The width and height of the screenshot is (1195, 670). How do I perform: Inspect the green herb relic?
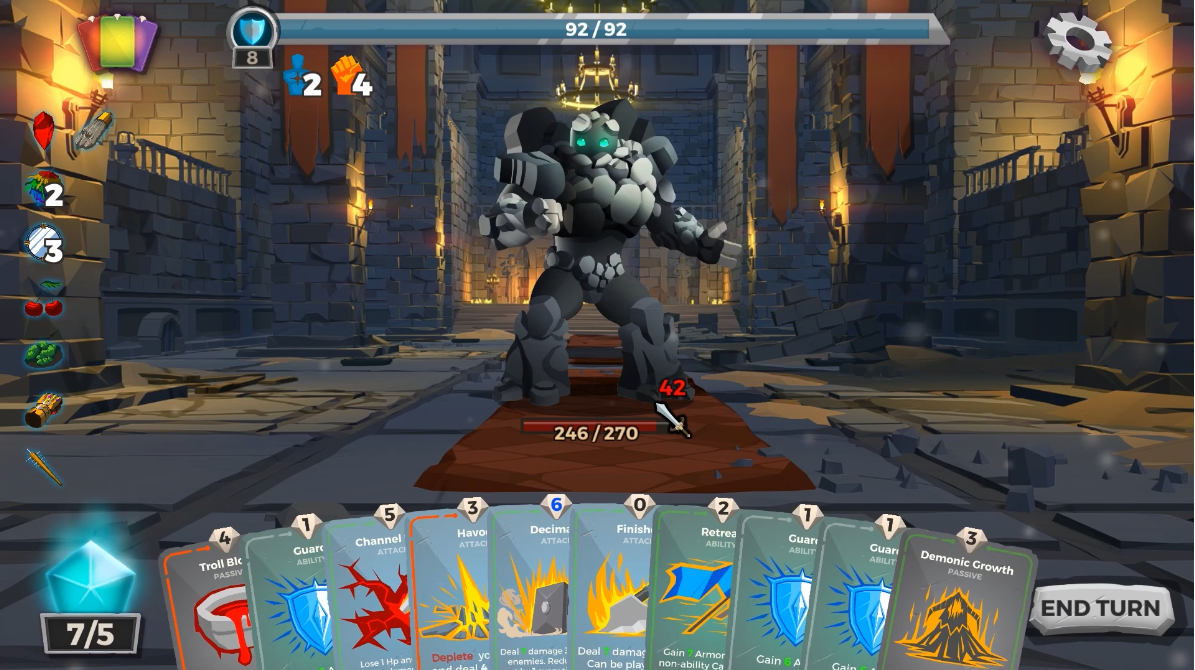(43, 354)
